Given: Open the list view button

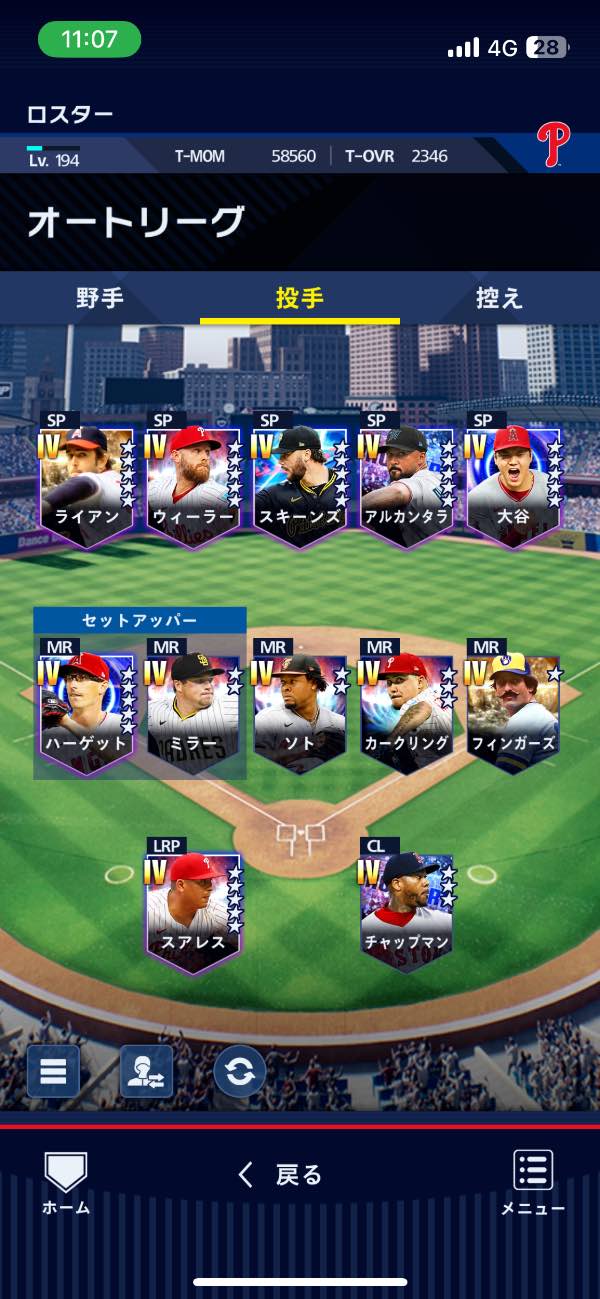Looking at the screenshot, I should tap(53, 1071).
